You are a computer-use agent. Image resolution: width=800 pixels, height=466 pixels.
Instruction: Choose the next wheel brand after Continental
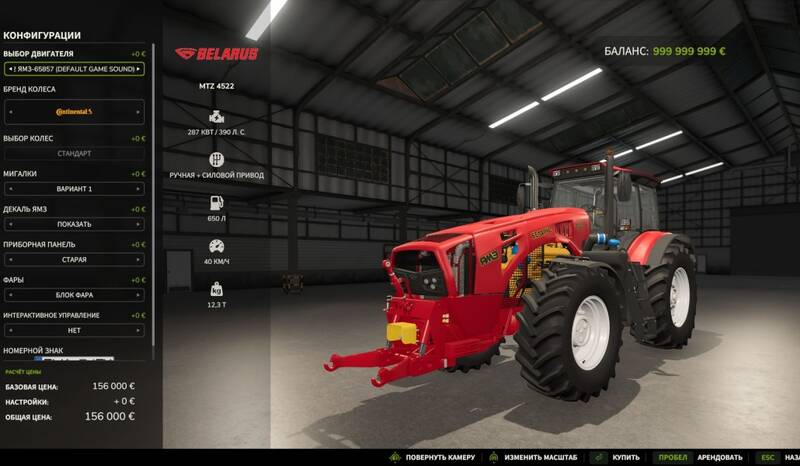tap(139, 111)
